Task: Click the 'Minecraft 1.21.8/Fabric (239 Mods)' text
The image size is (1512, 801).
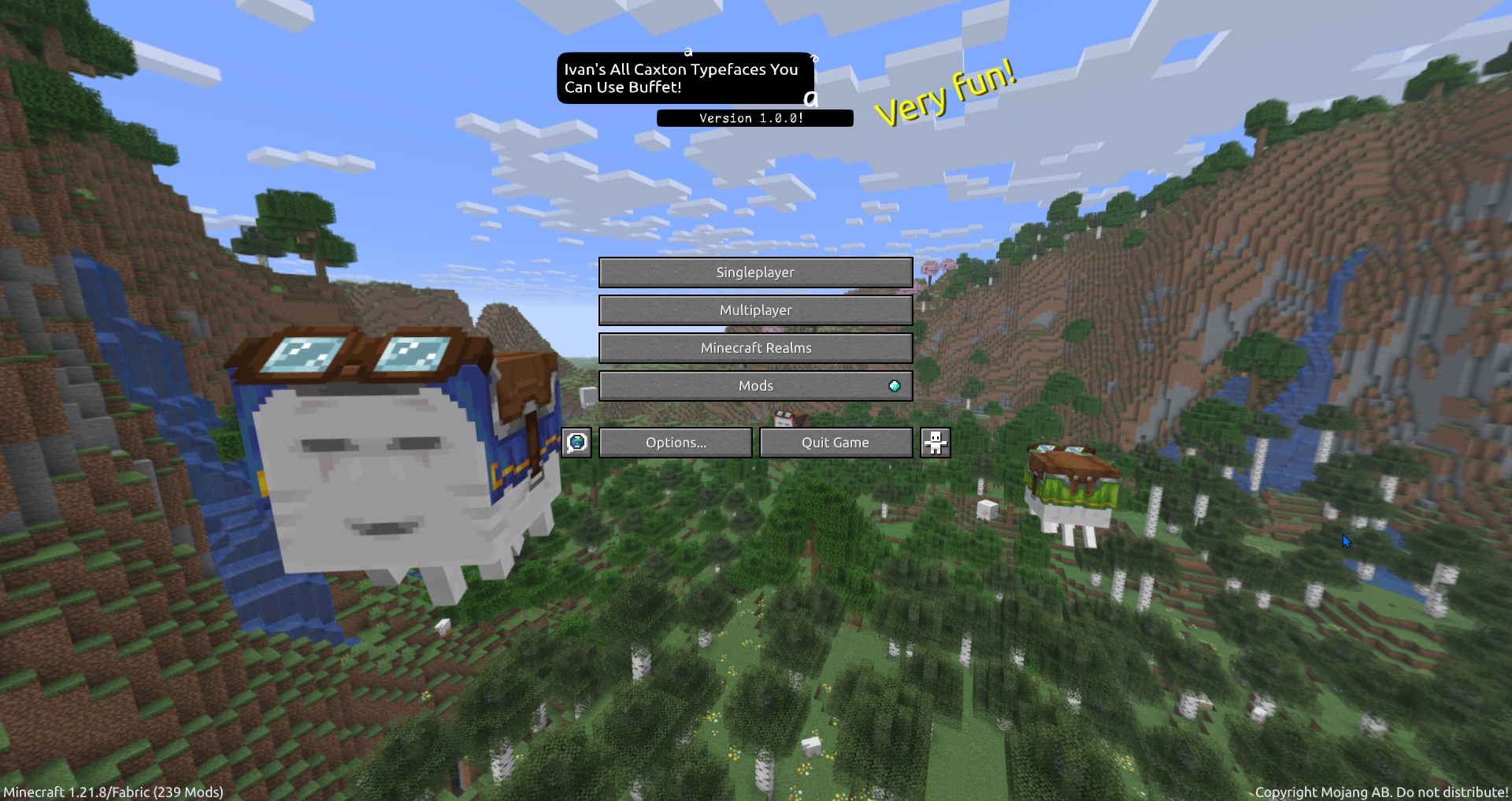Action: coord(112,792)
